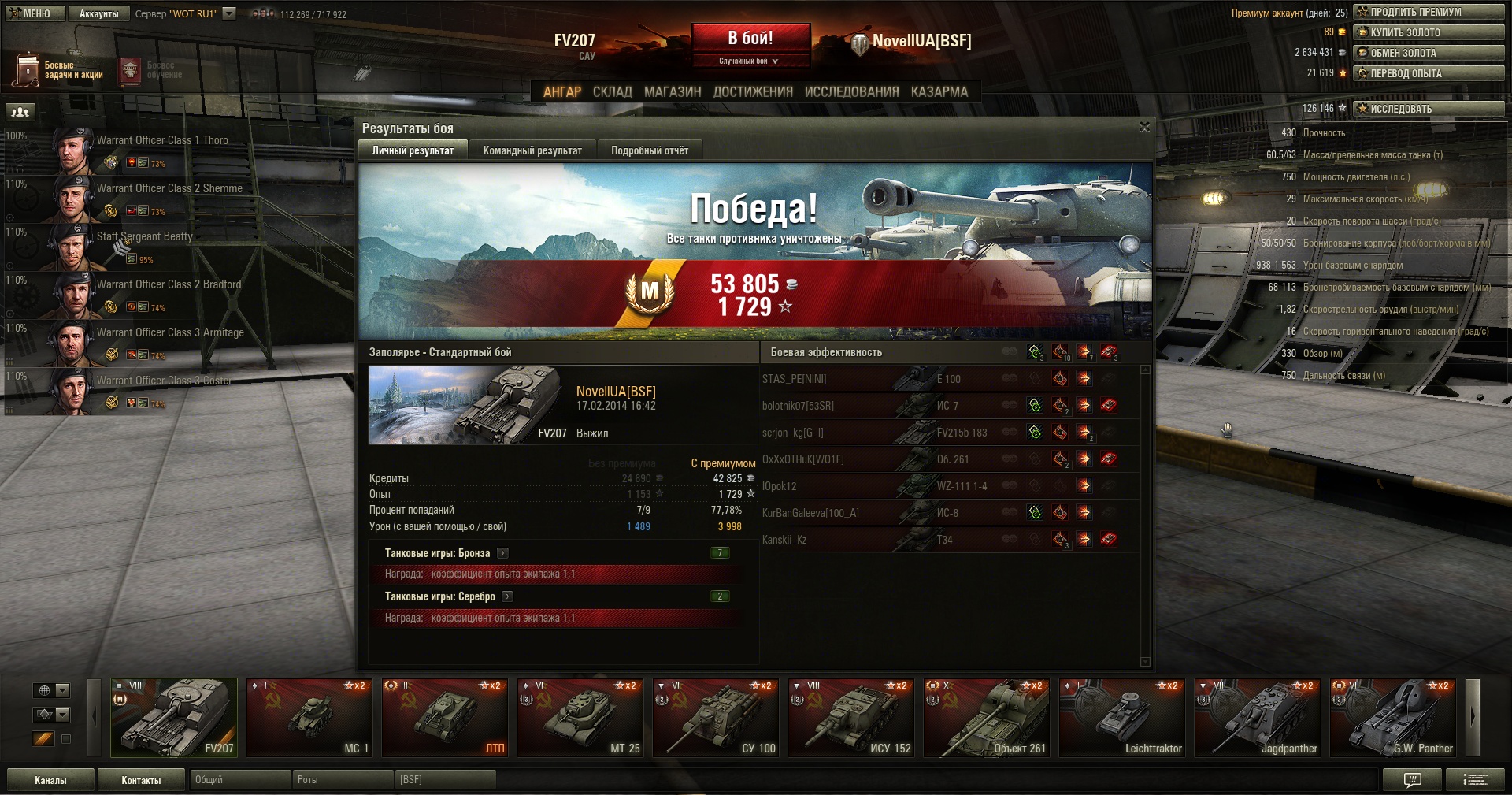Pick the Объект 261 tank in carousel

(x=987, y=718)
